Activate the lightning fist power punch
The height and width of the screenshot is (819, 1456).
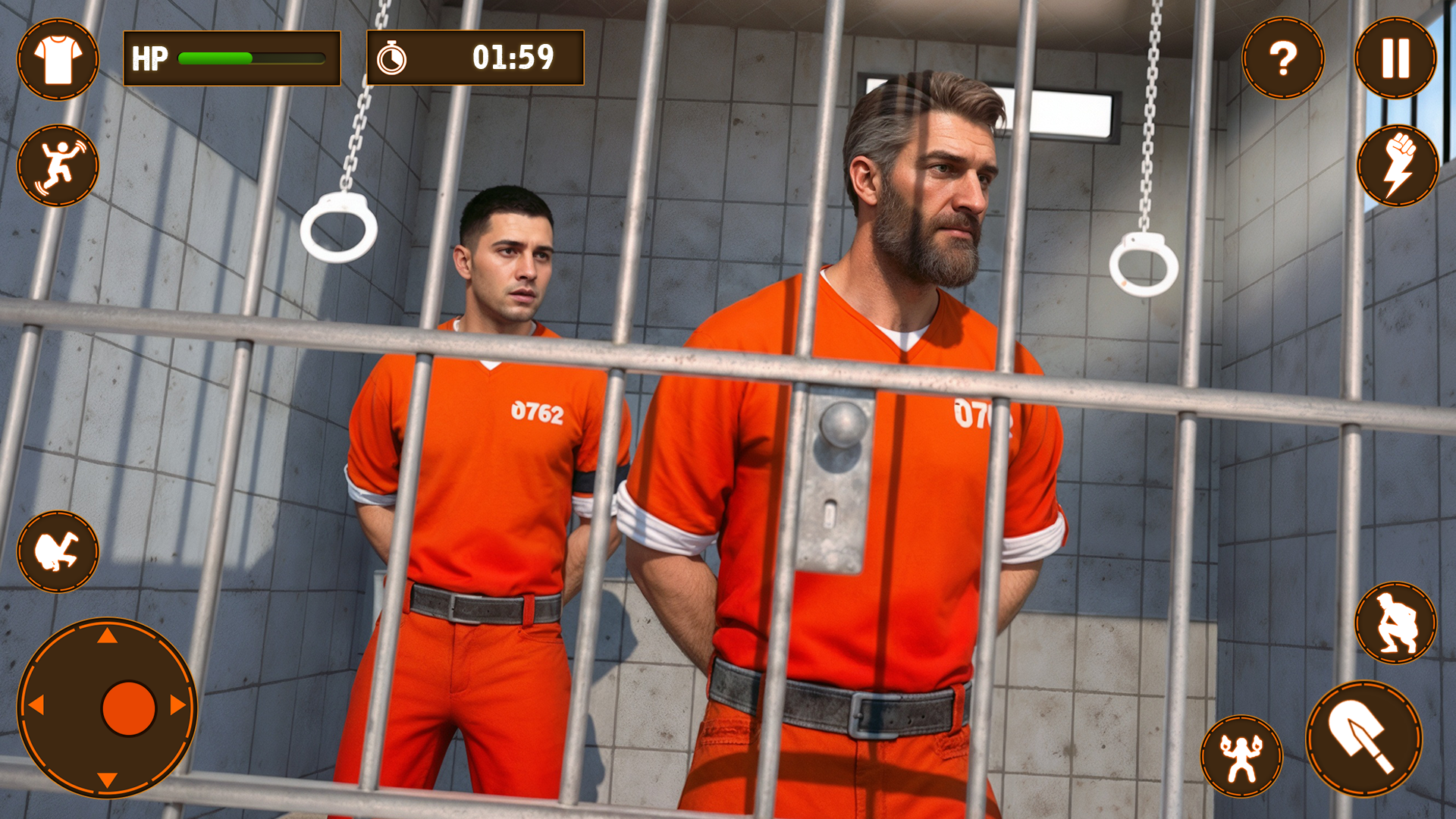coord(1397,165)
